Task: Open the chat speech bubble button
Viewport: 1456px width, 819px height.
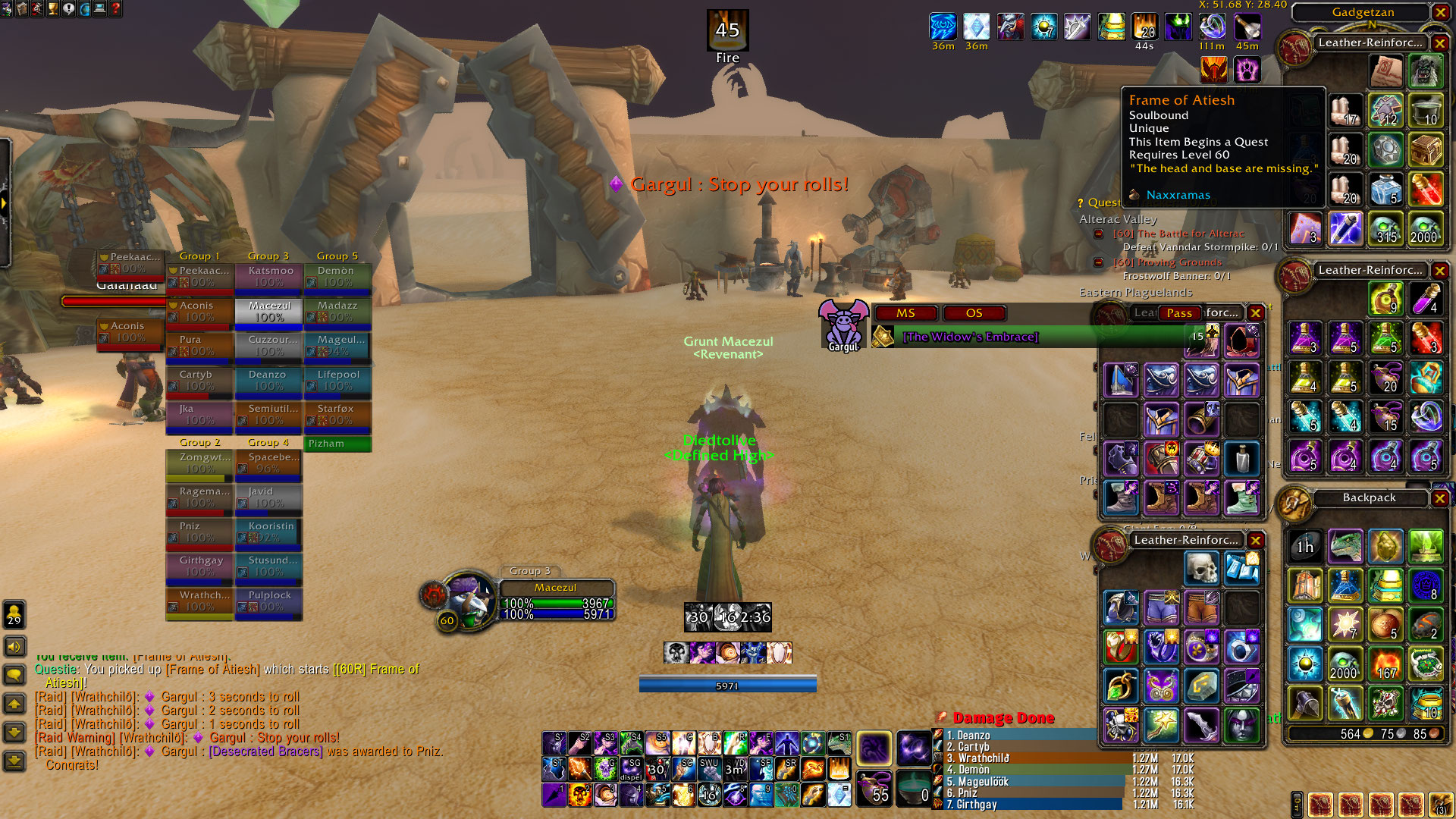Action: [14, 675]
